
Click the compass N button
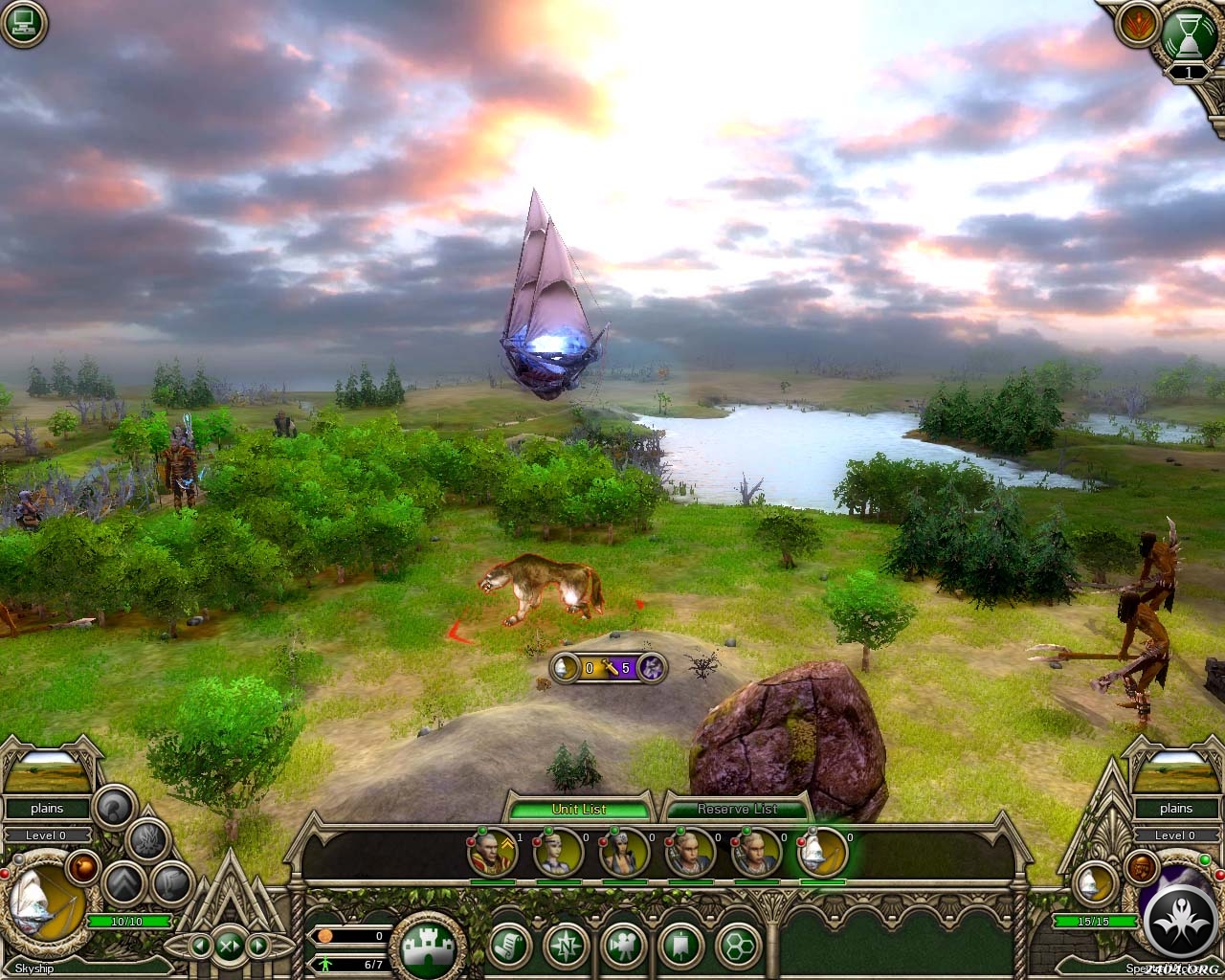(567, 947)
